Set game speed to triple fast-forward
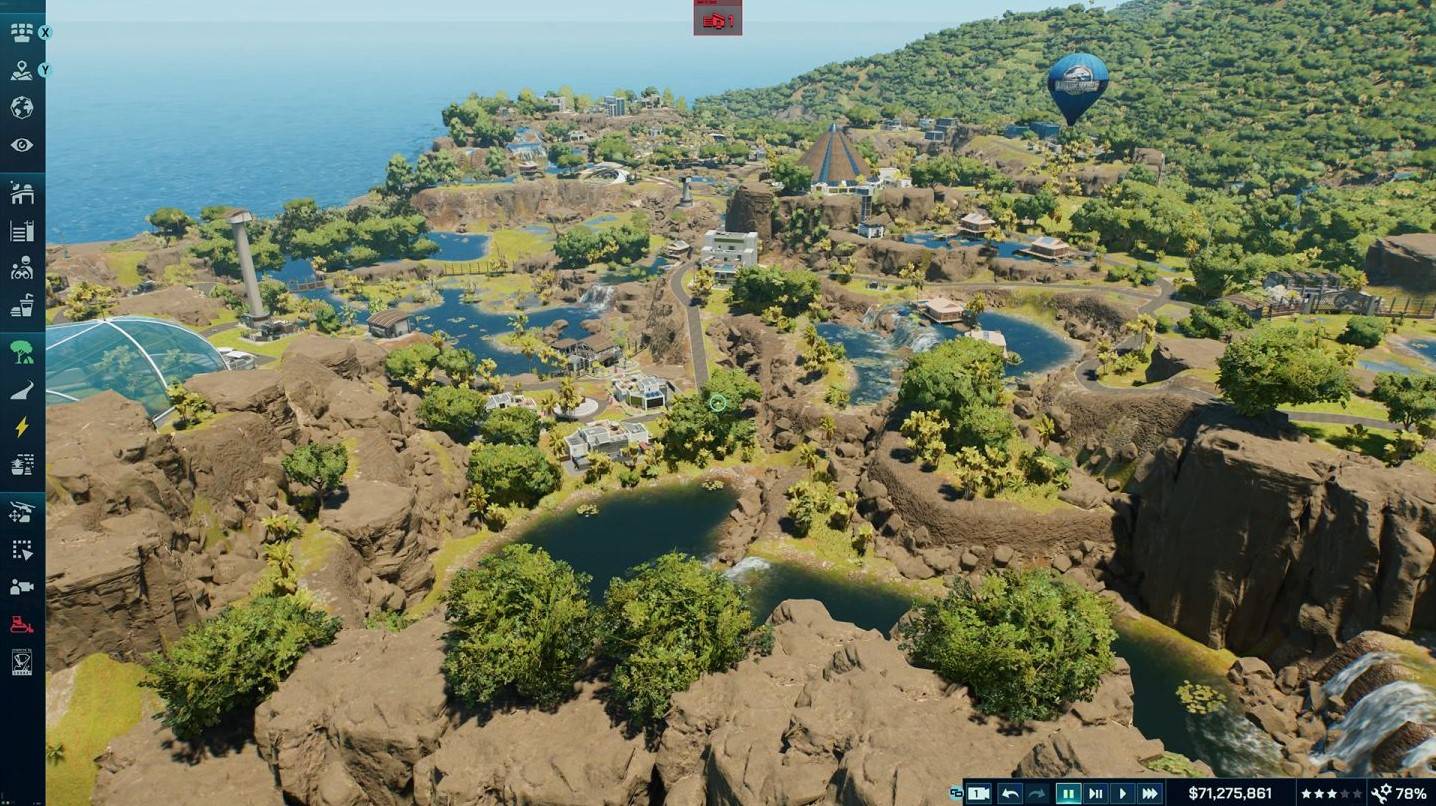1436x806 pixels. [x=1150, y=793]
